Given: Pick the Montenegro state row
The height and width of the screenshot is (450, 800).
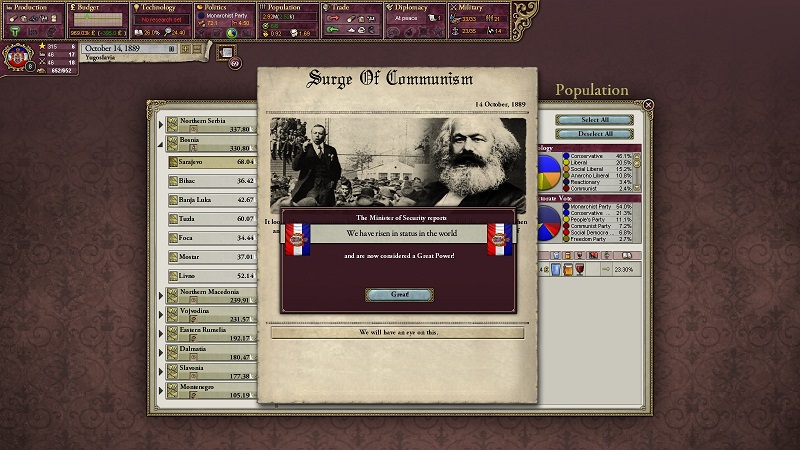Looking at the screenshot, I should tap(212, 390).
